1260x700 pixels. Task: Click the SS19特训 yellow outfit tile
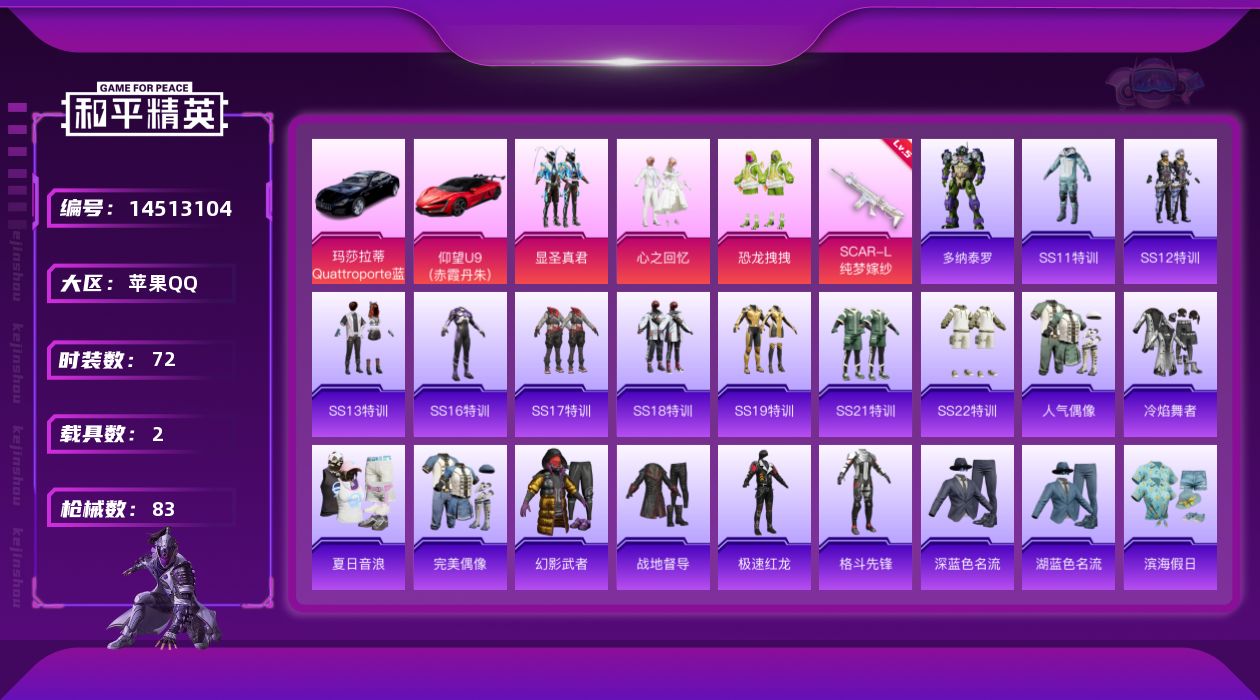click(764, 364)
